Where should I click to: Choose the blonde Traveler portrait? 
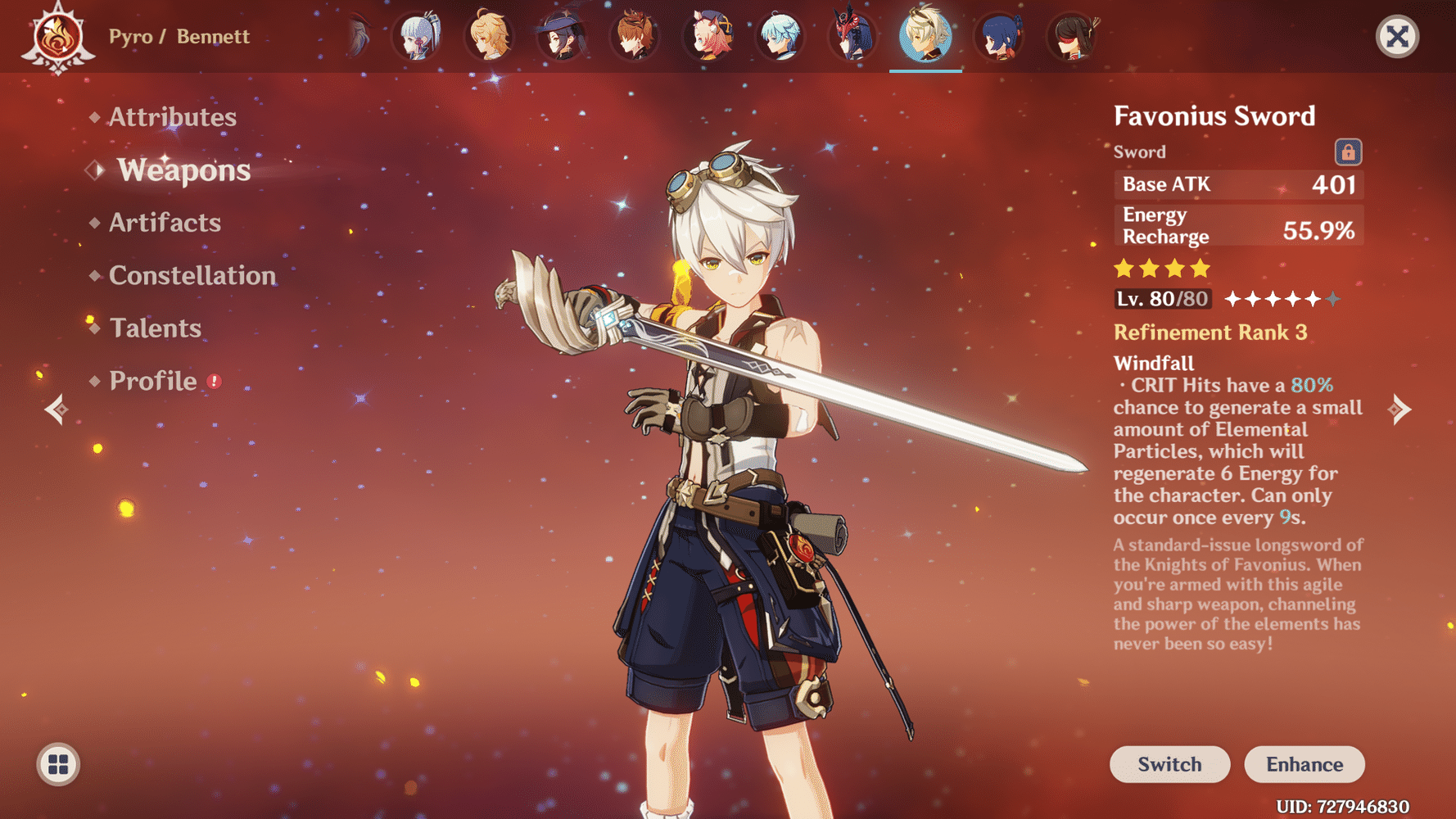point(490,37)
